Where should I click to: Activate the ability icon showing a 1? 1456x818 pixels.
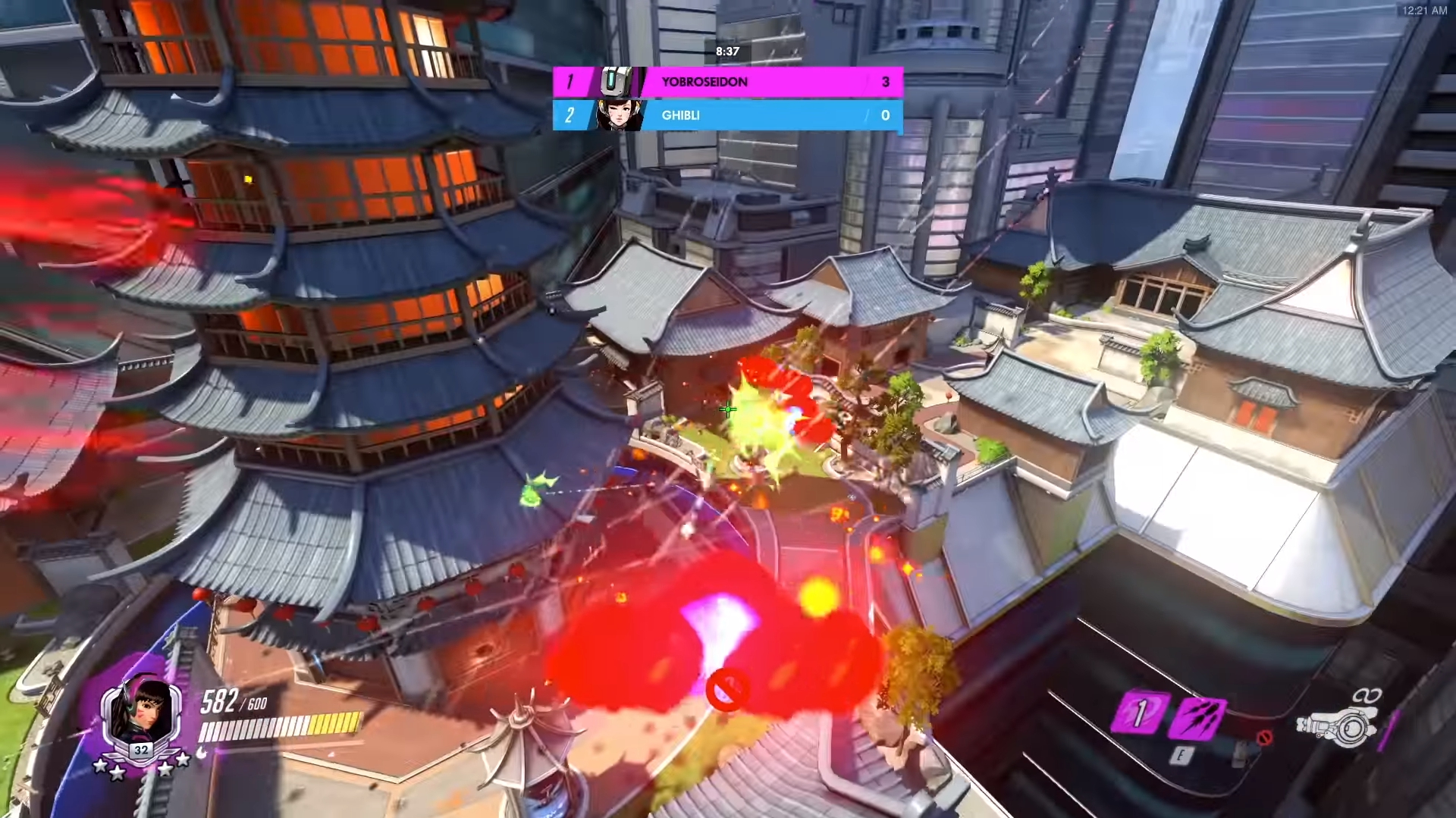point(1138,713)
